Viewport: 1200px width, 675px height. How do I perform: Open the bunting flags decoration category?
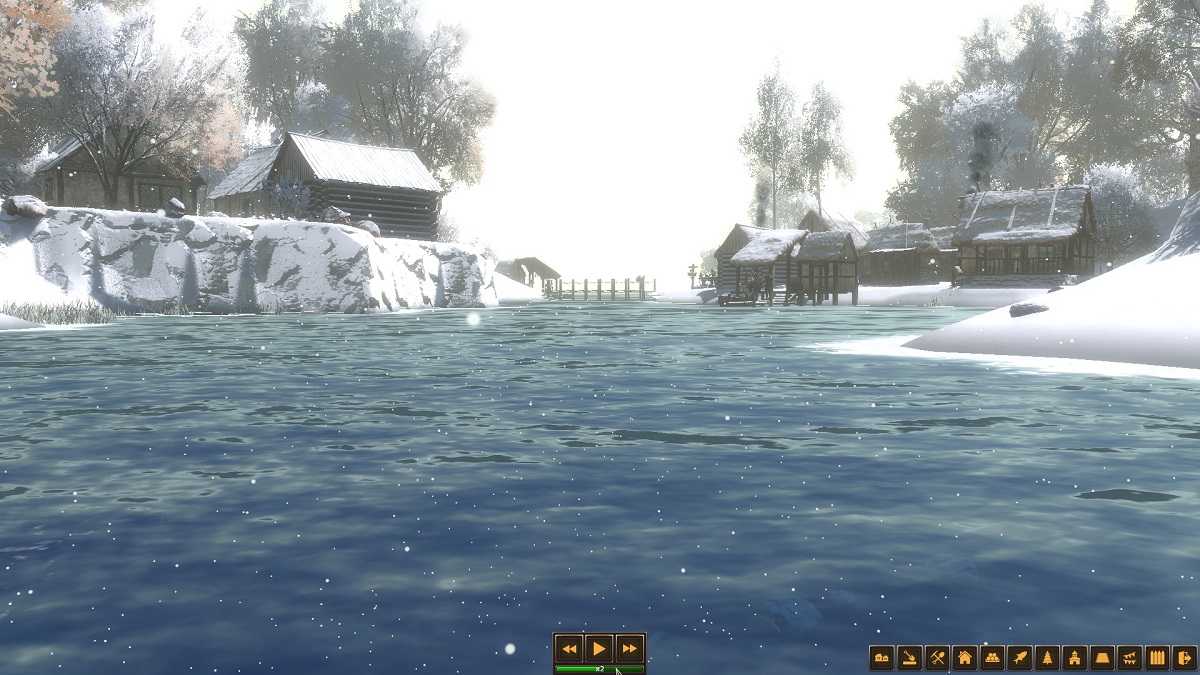(1129, 658)
